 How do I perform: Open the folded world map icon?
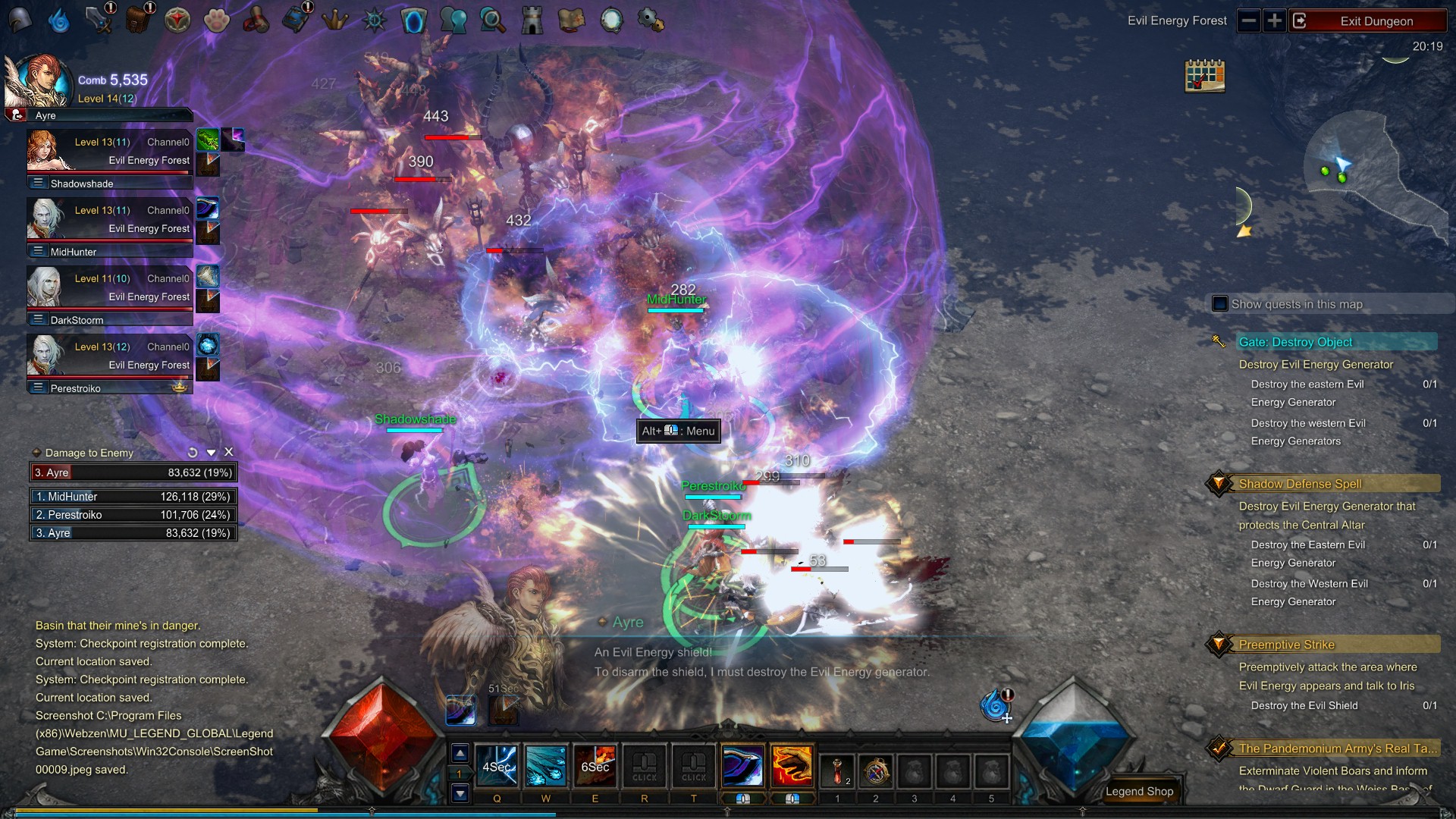572,20
